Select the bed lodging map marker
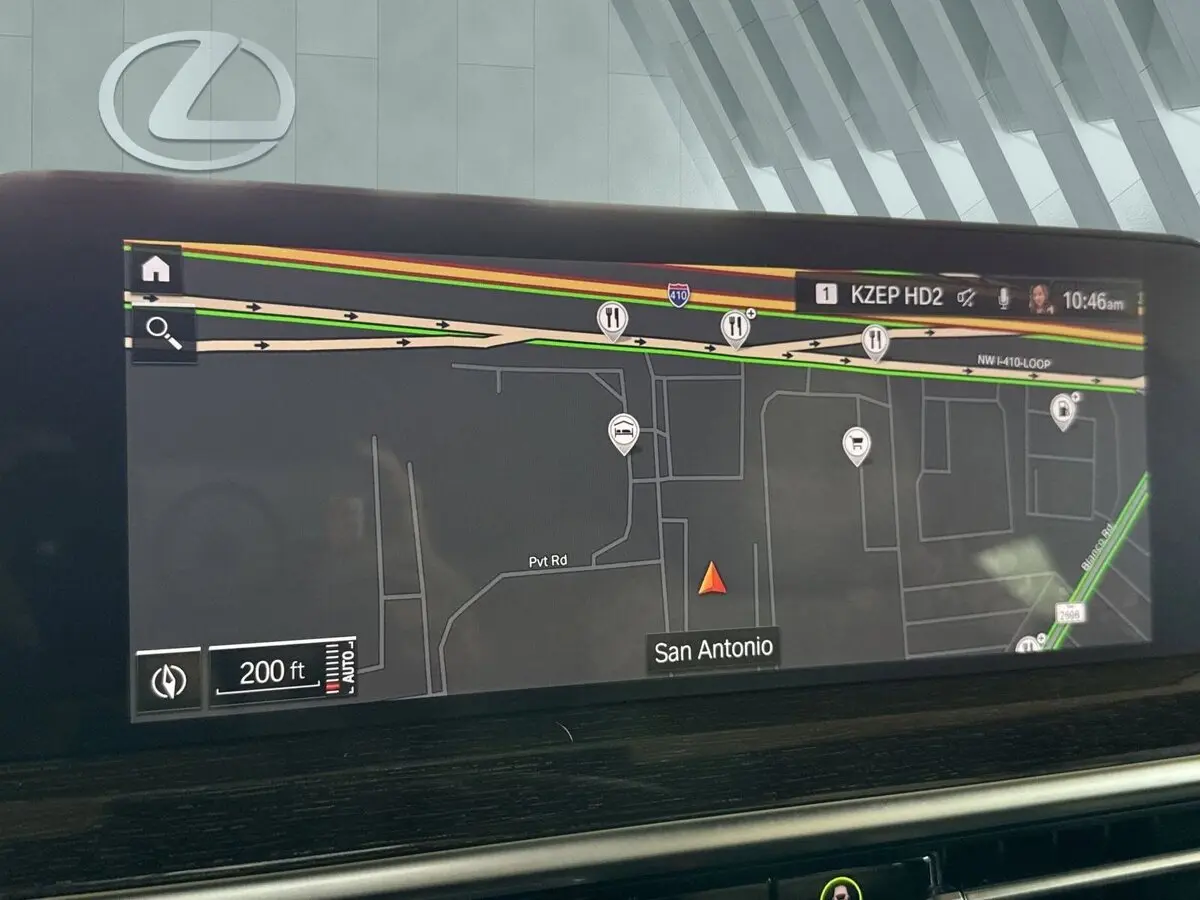This screenshot has width=1200, height=900. click(x=624, y=431)
